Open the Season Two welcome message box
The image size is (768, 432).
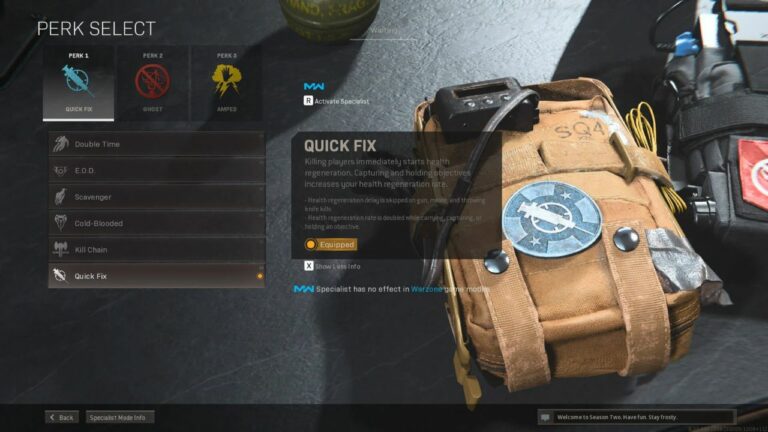pyautogui.click(x=636, y=416)
